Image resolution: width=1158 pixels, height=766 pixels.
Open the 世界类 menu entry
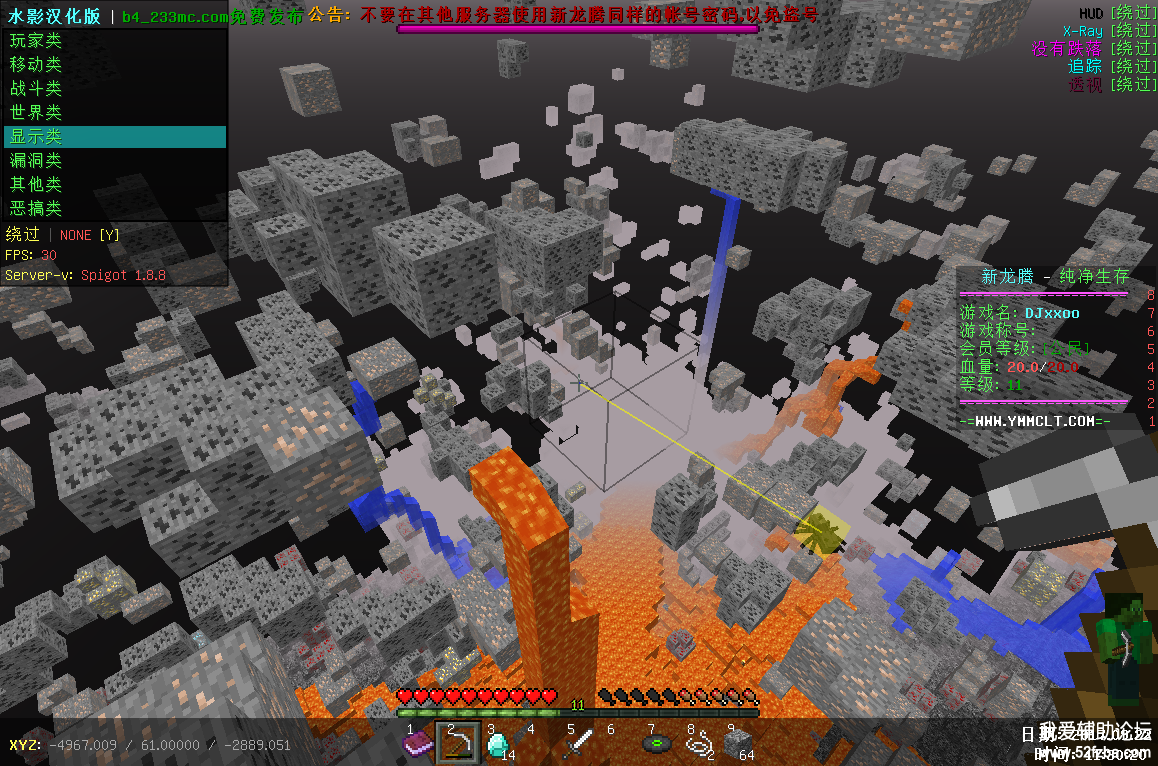(x=36, y=113)
